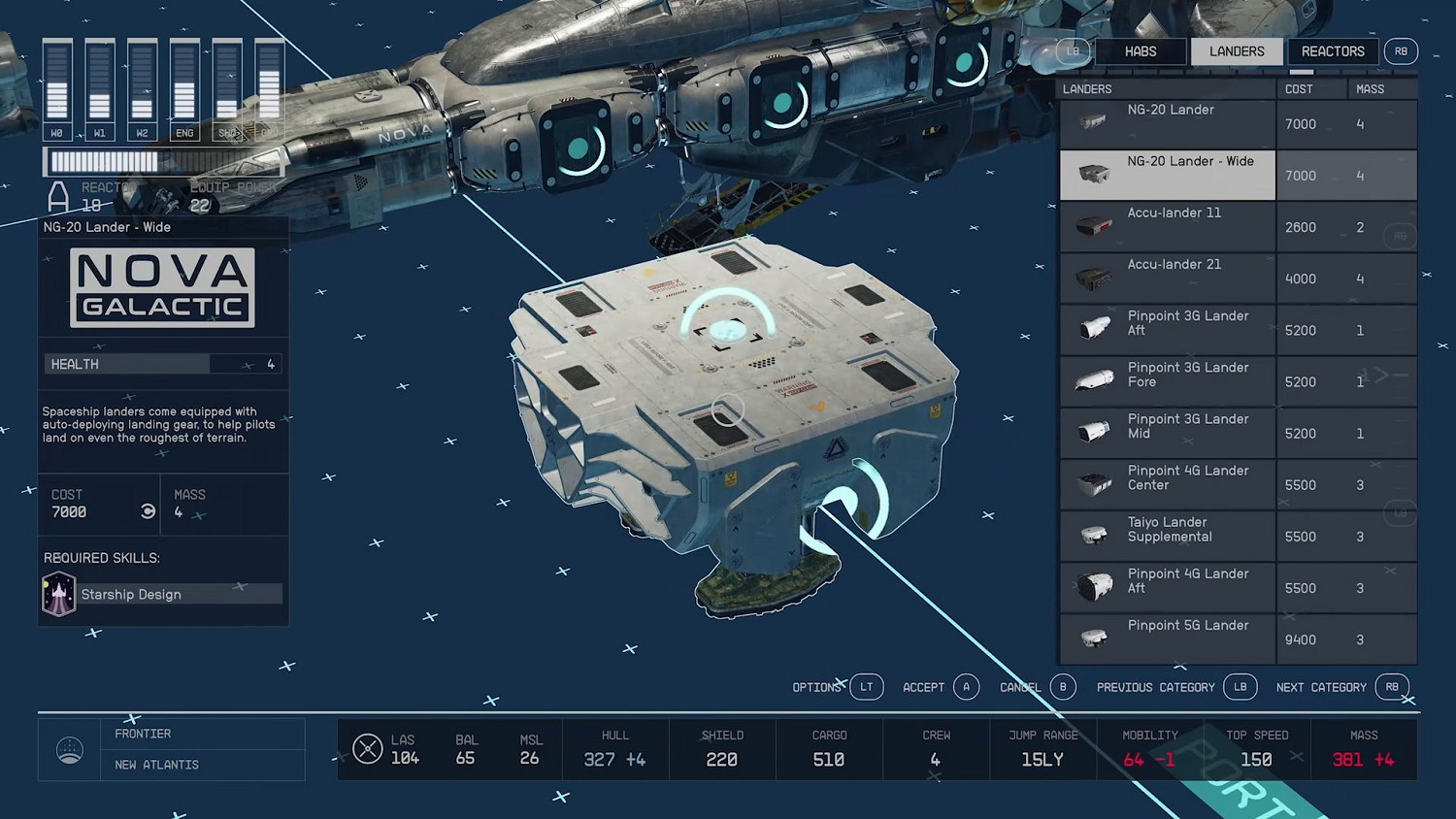Click the NEXT CATEGORY RB button
Screen dimensions: 1456x819
coord(1392,687)
